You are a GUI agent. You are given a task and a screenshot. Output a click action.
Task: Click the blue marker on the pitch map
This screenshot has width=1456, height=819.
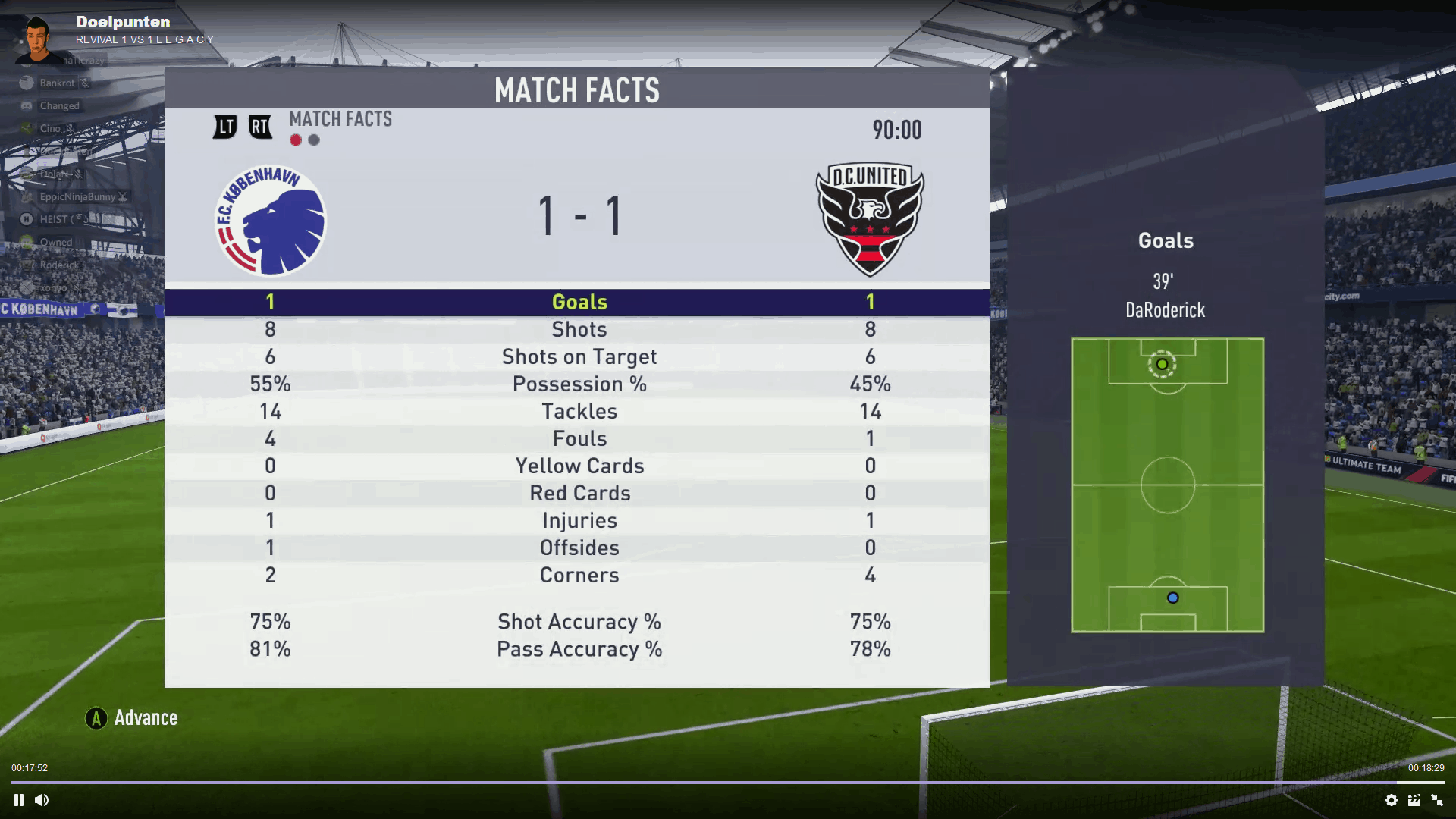click(1172, 598)
